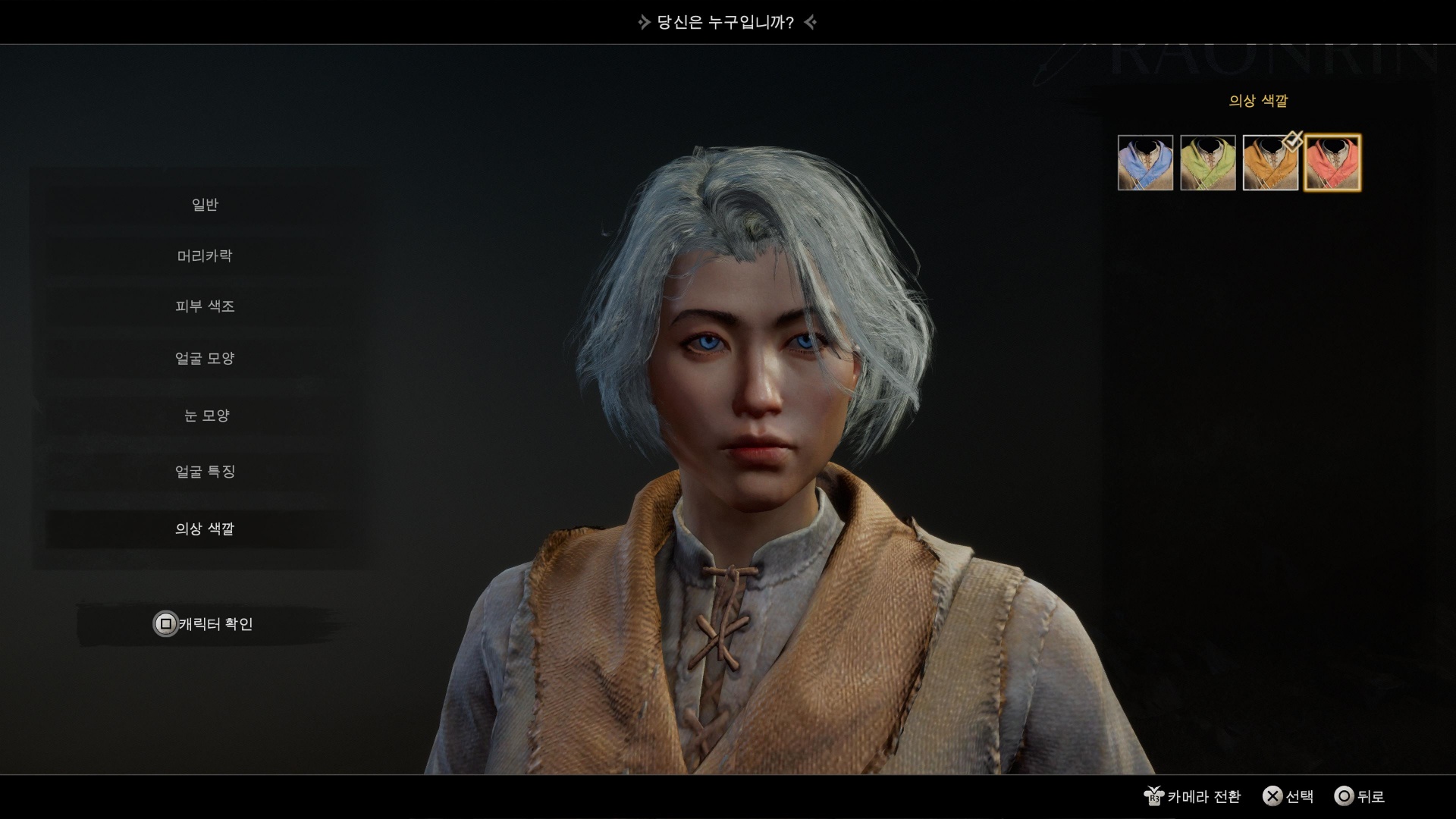Open the 눈 모양 eye shape options

tap(205, 416)
